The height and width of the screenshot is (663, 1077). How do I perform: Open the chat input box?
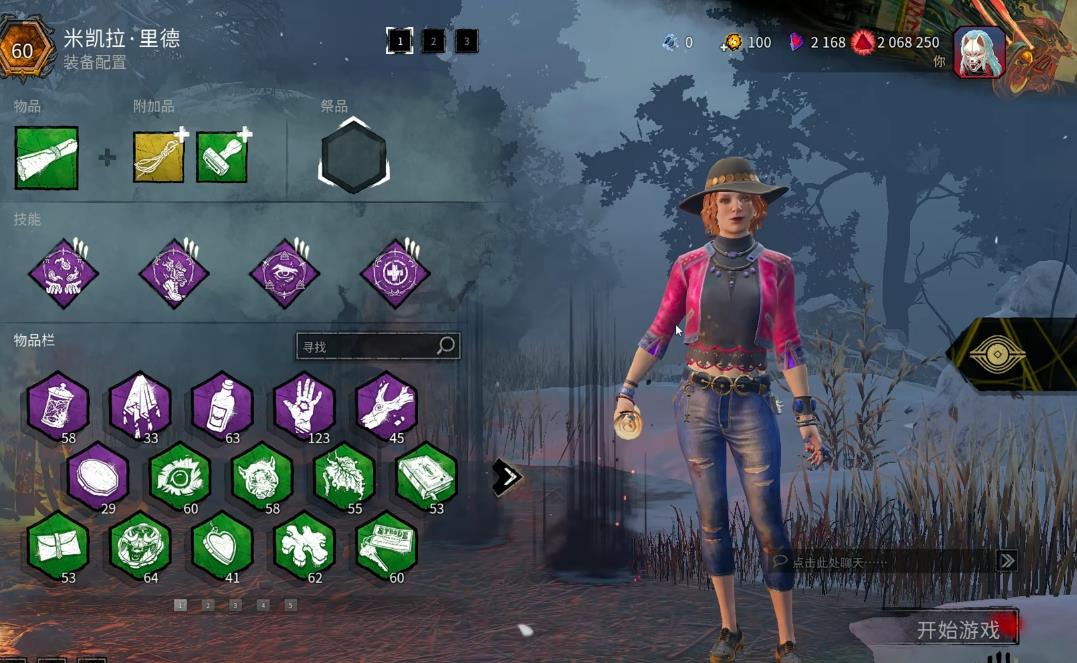(880, 562)
